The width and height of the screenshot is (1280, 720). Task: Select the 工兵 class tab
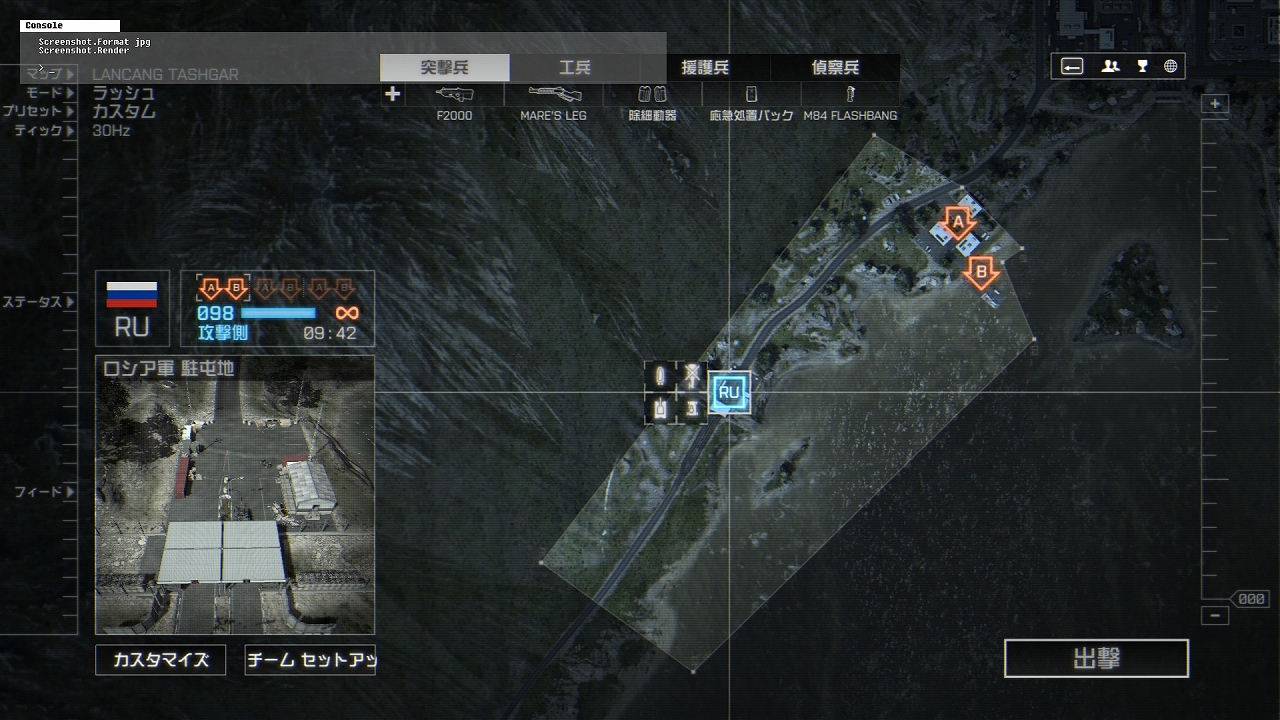click(x=575, y=68)
